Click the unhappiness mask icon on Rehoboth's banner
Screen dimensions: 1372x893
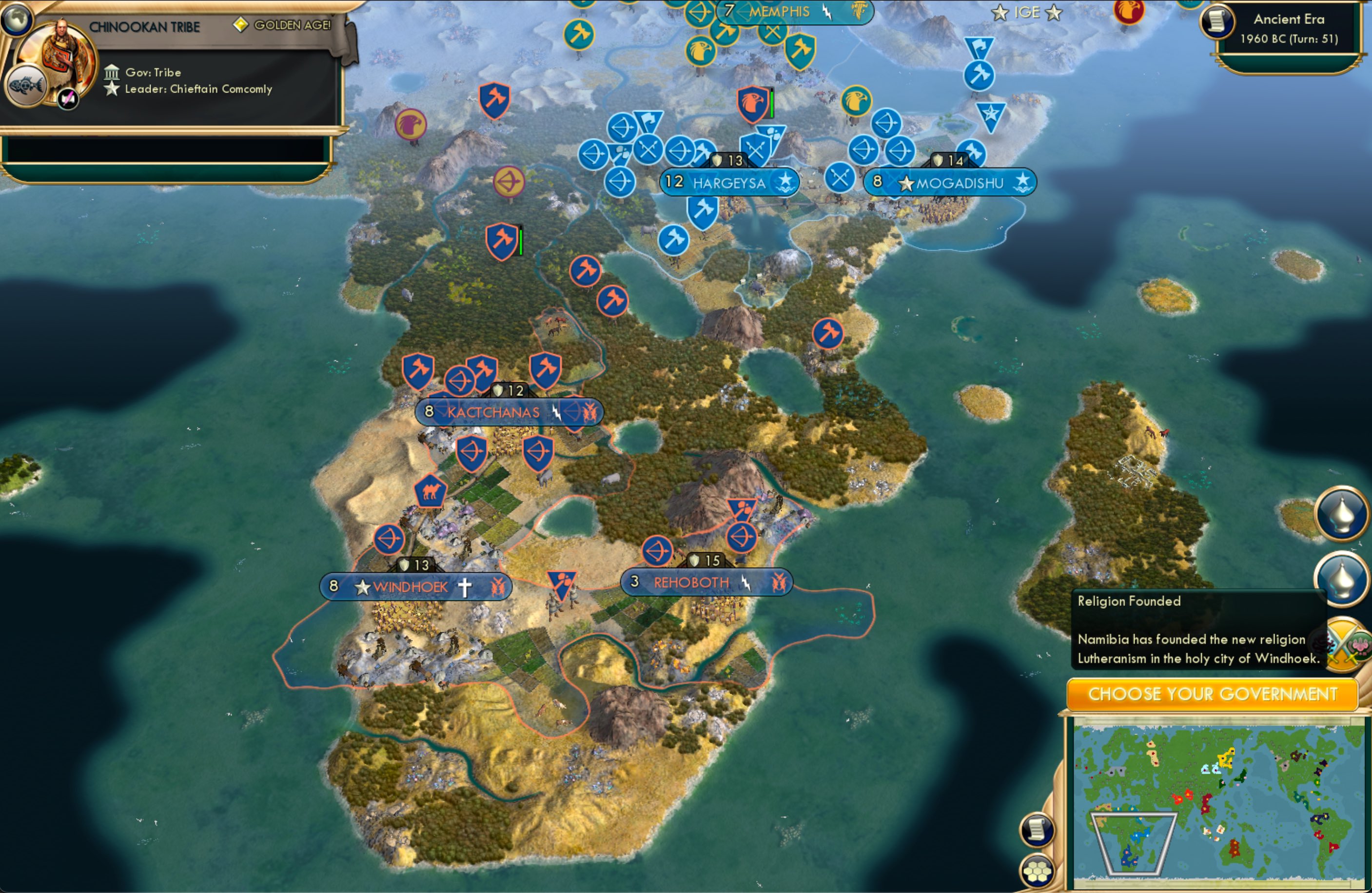coord(780,582)
